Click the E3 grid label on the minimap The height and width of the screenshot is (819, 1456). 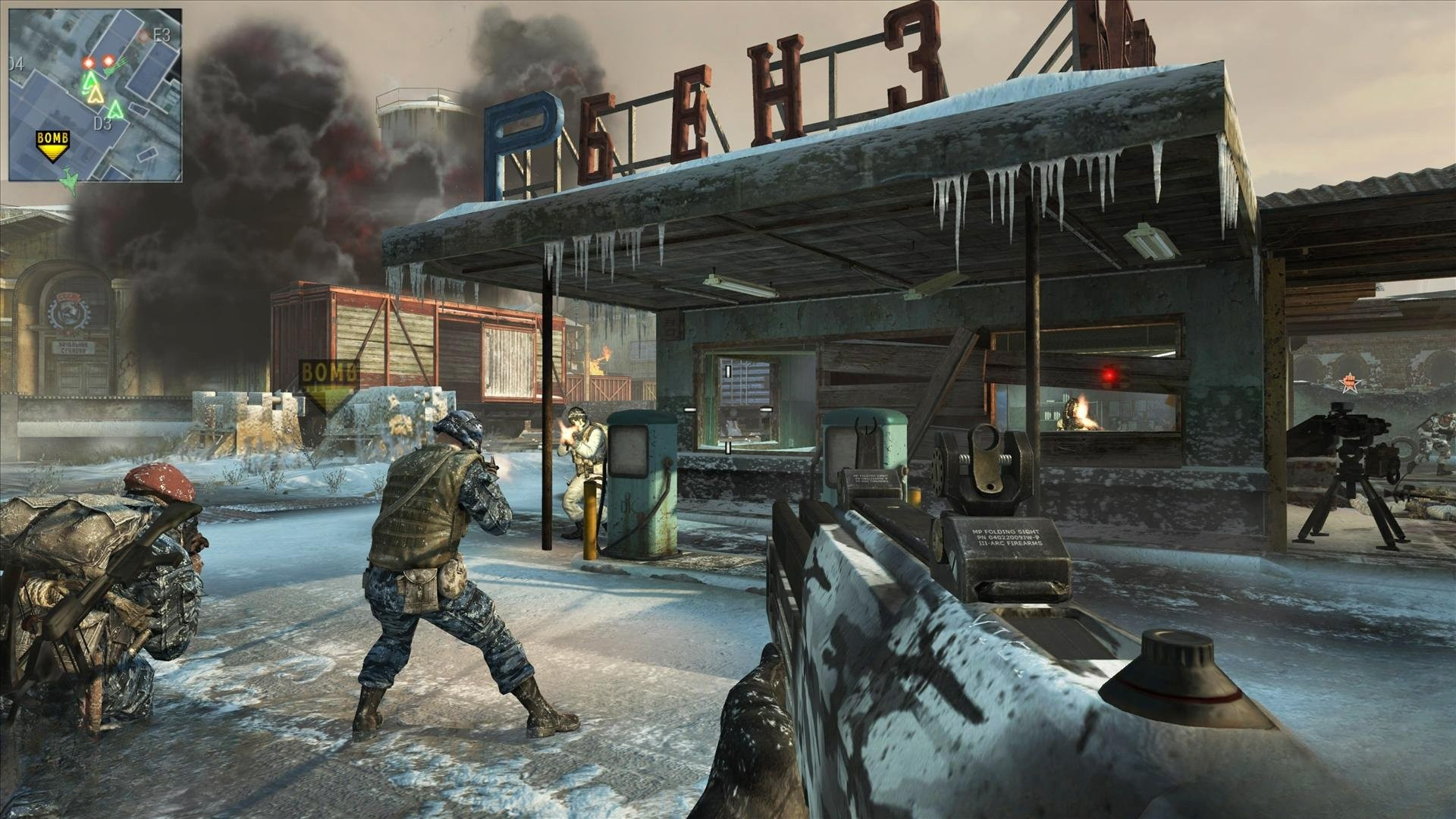[161, 35]
